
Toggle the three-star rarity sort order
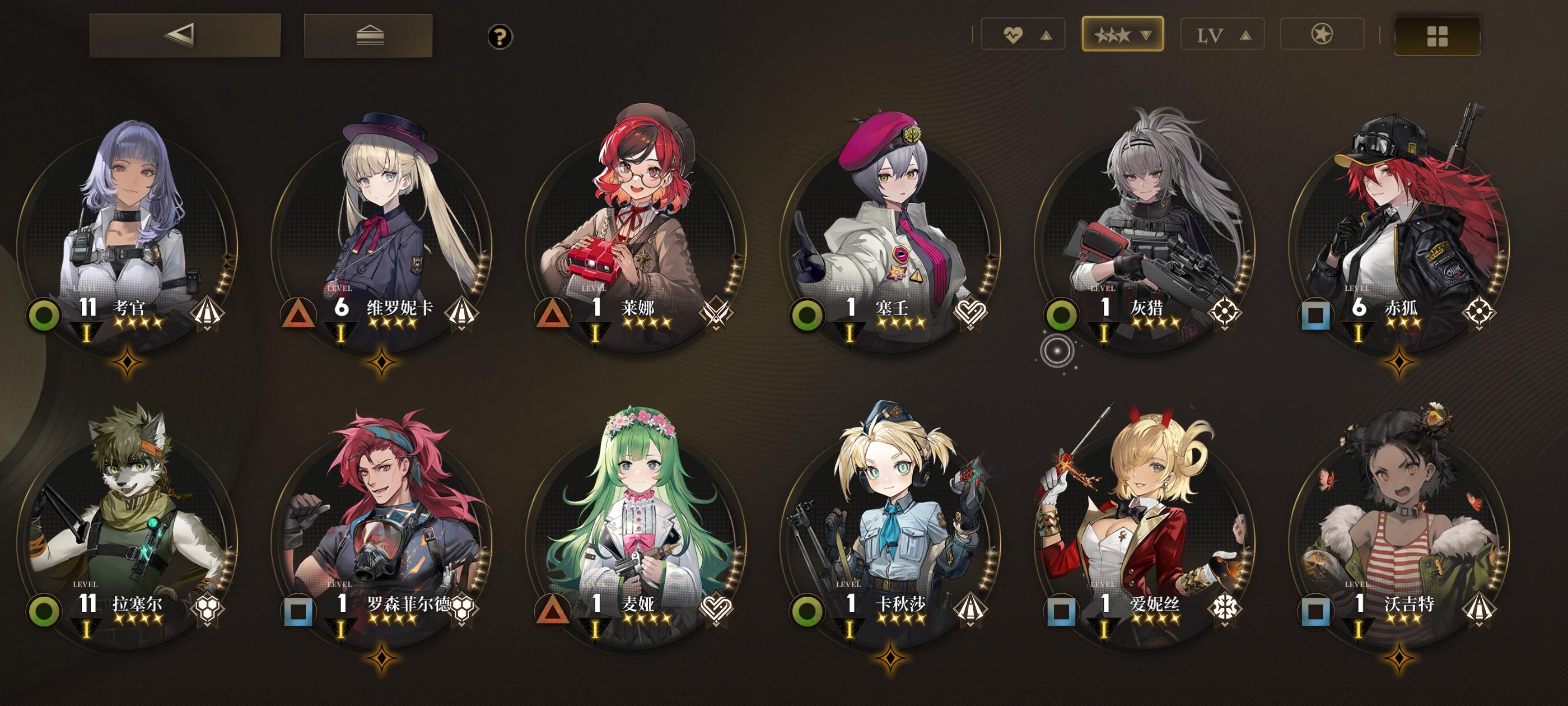coord(1122,36)
